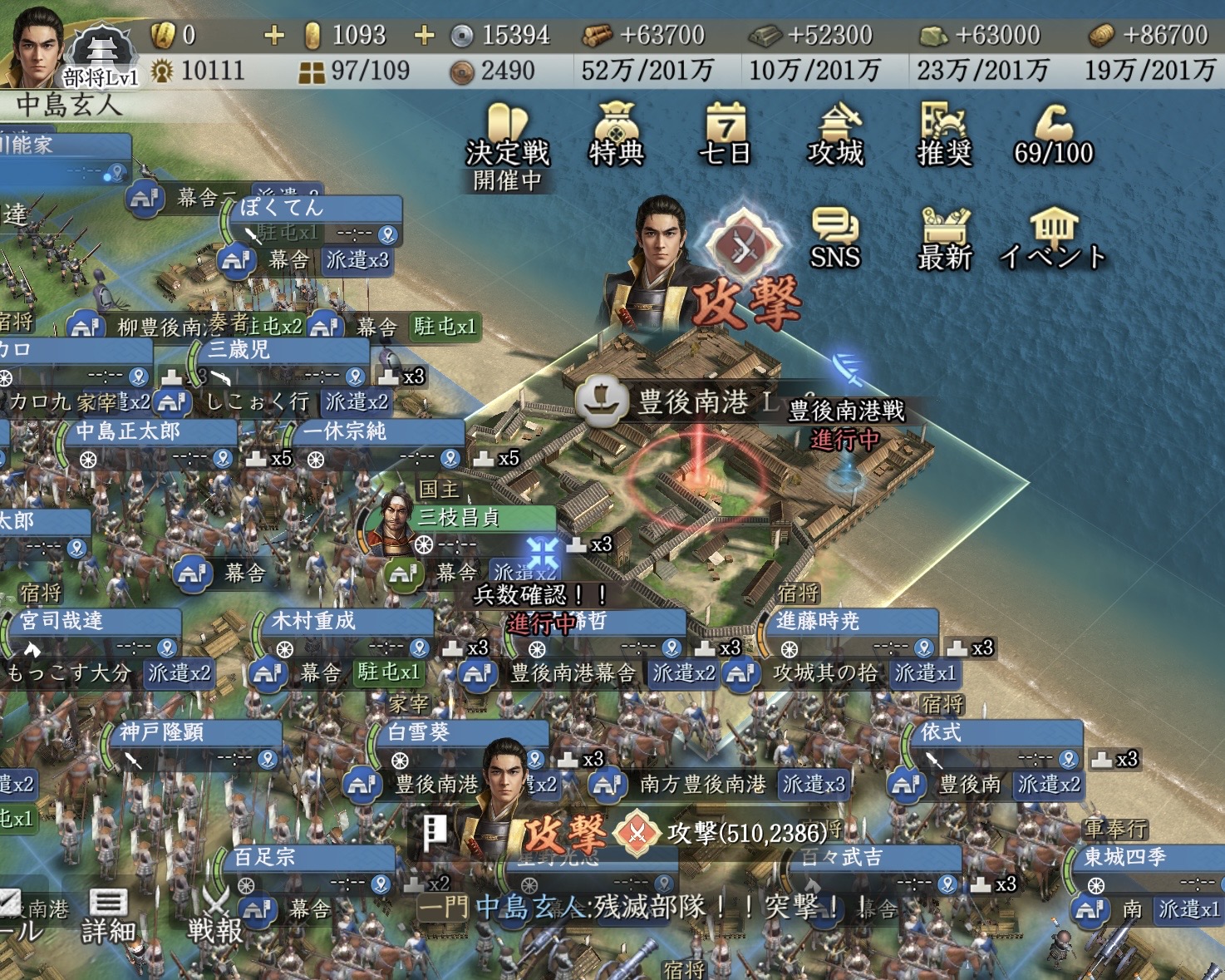This screenshot has width=1225, height=980.
Task: Select 三枝昌貞 lord unit banner
Action: [x=457, y=518]
